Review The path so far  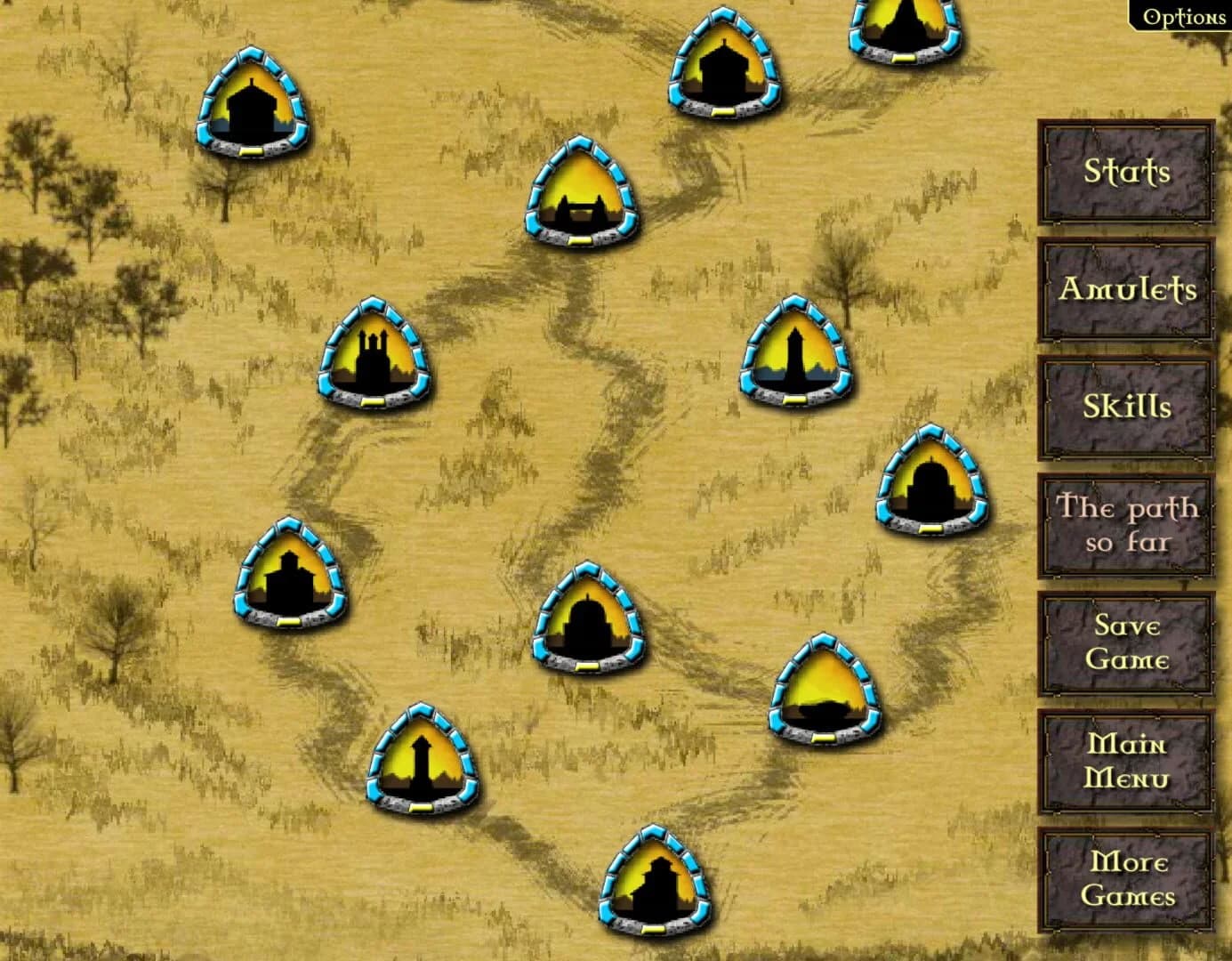pos(1124,525)
